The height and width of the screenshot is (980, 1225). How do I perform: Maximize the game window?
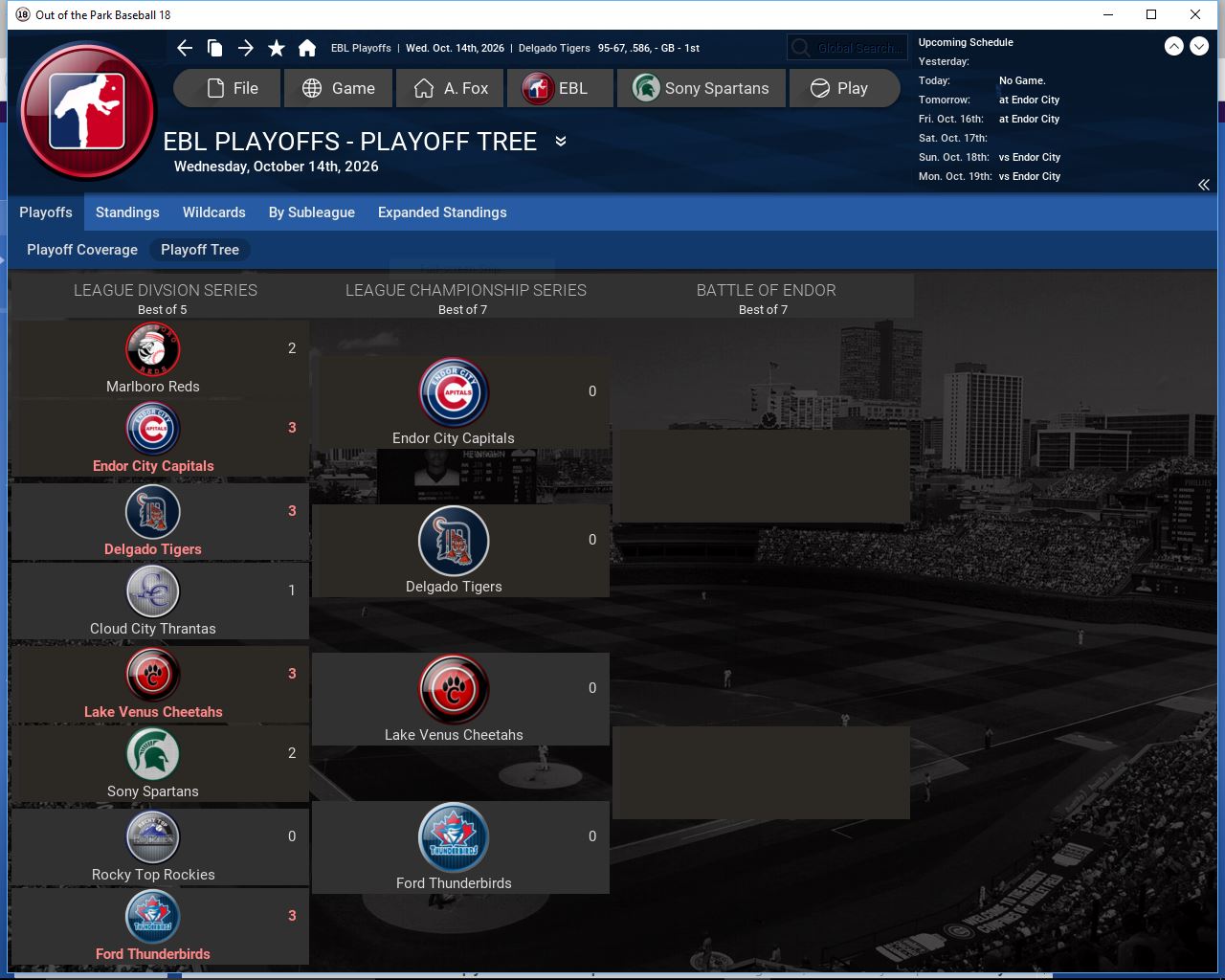tap(1151, 14)
